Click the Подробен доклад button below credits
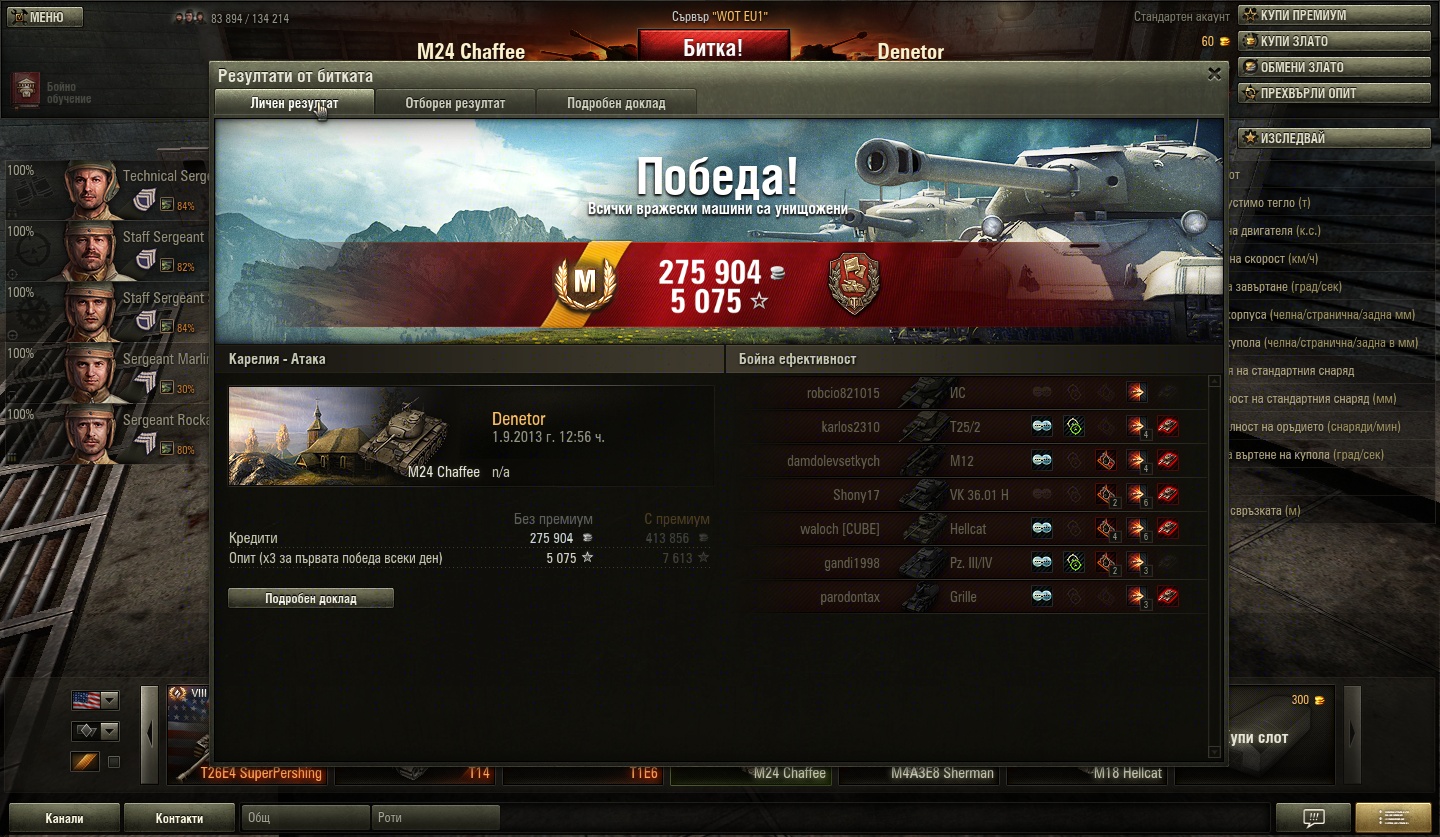Screen dimensions: 1440x837 pyautogui.click(x=311, y=598)
